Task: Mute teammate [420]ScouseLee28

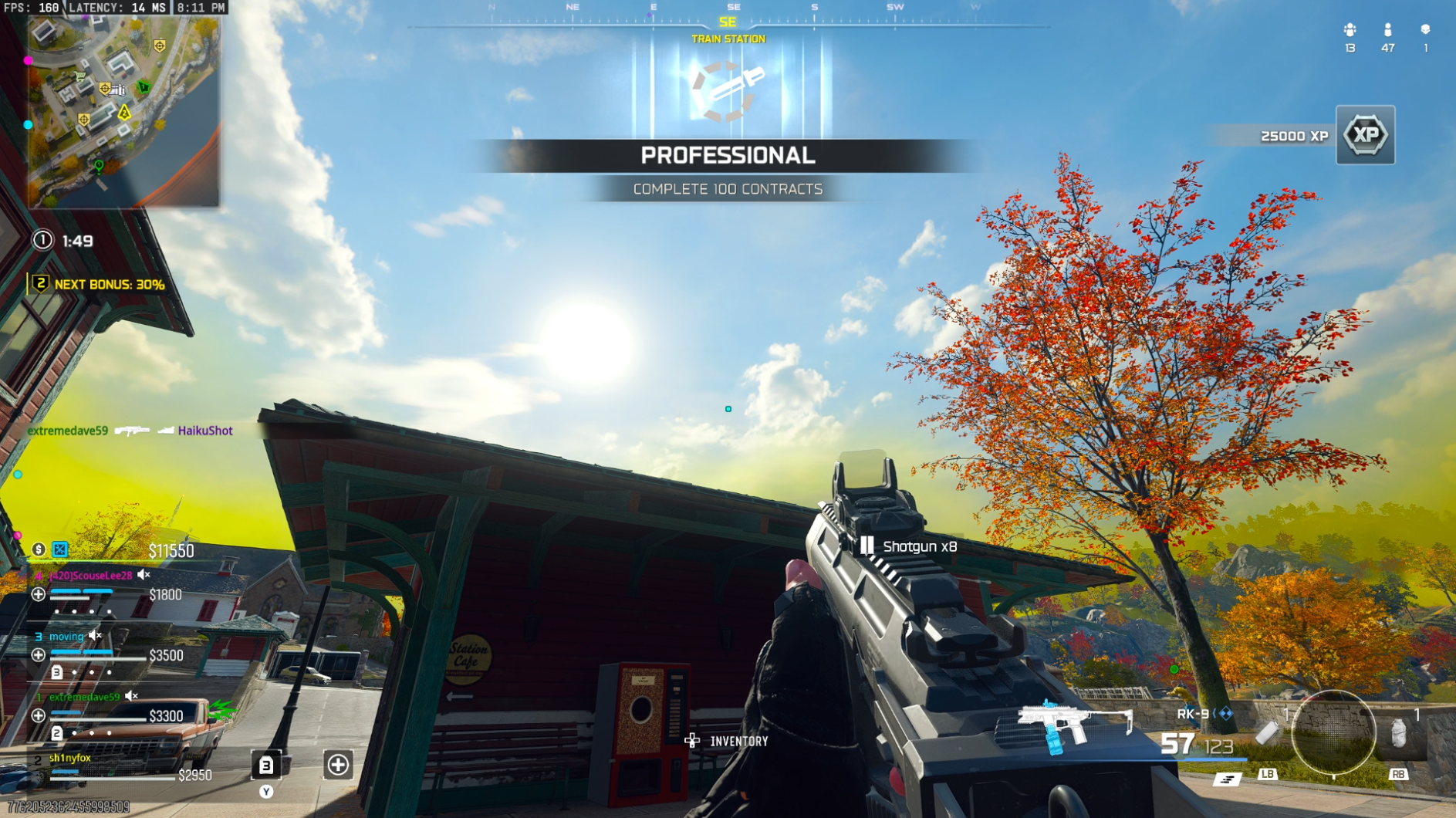Action: [x=143, y=575]
